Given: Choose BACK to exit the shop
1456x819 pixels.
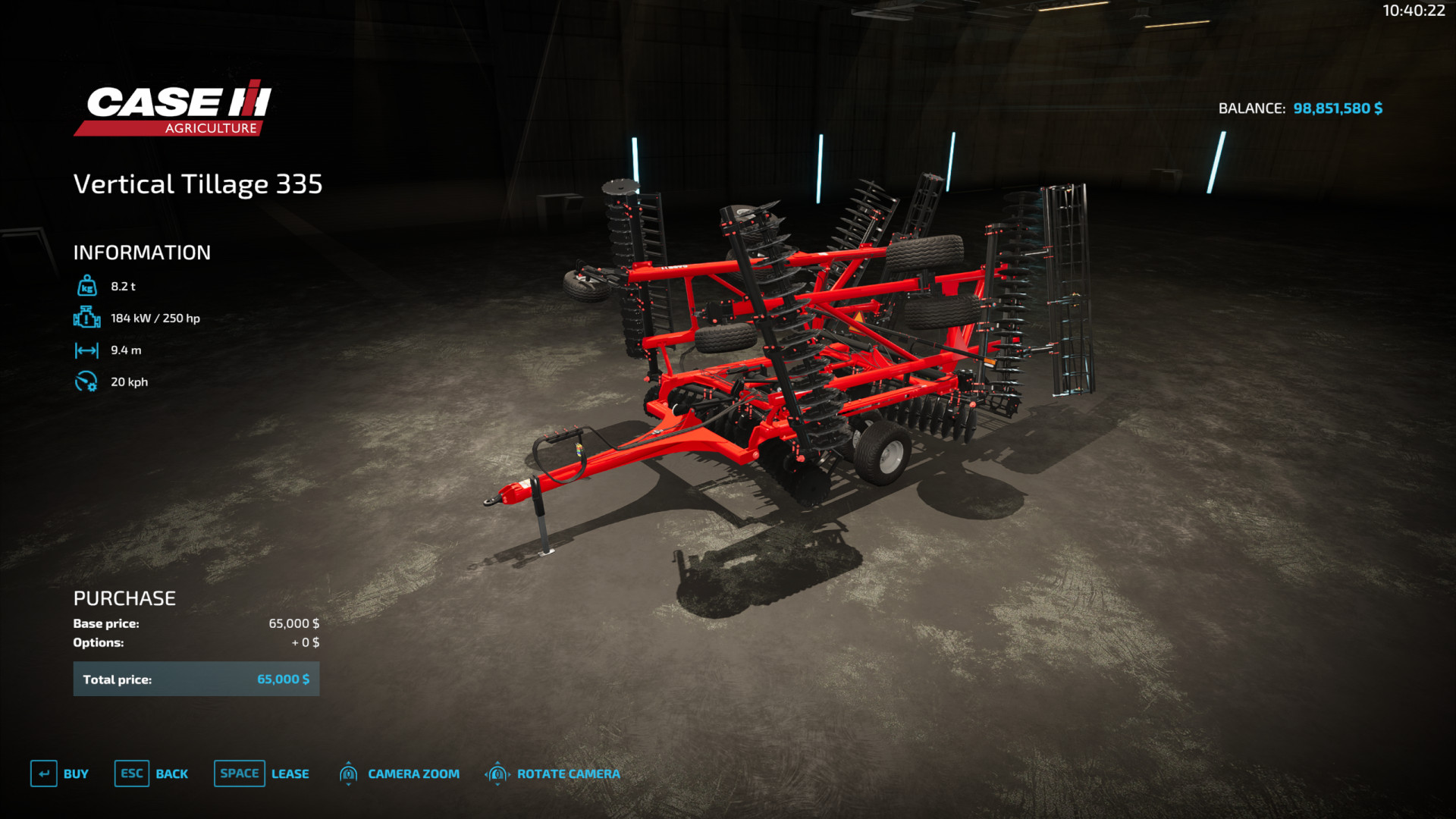Looking at the screenshot, I should (x=172, y=773).
